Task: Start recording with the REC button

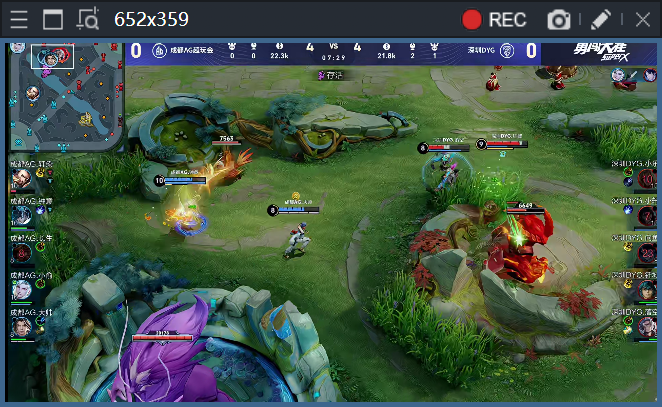Action: point(494,19)
